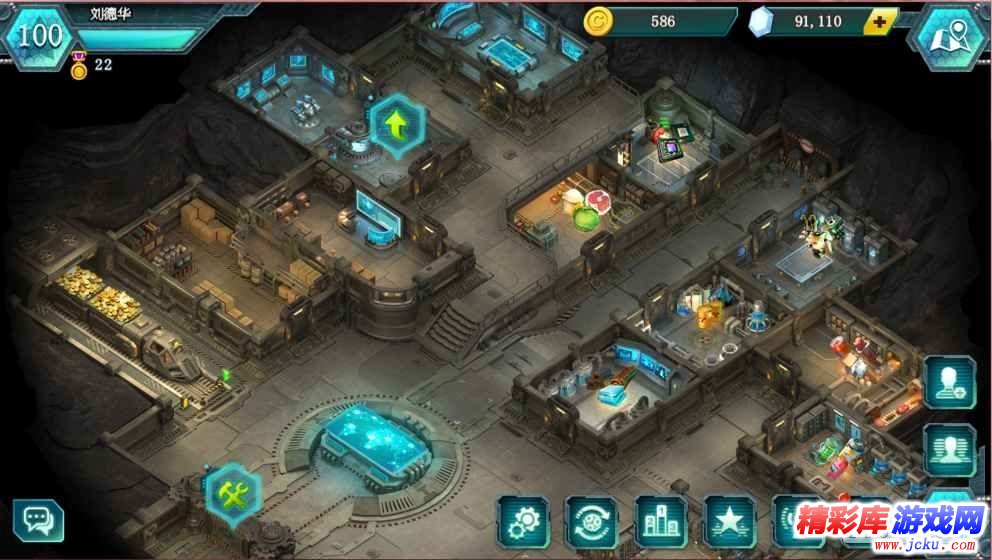992x560 pixels.
Task: Open the world map button
Action: tap(950, 35)
